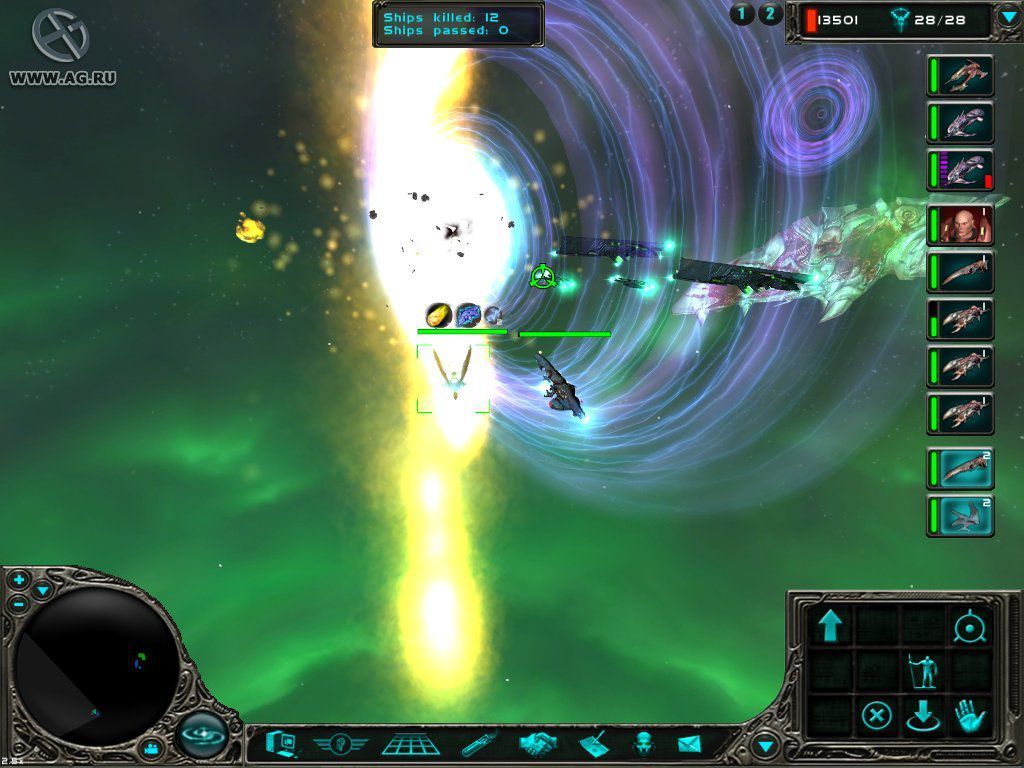Select control group 2
This screenshot has height=768, width=1024.
pyautogui.click(x=770, y=14)
